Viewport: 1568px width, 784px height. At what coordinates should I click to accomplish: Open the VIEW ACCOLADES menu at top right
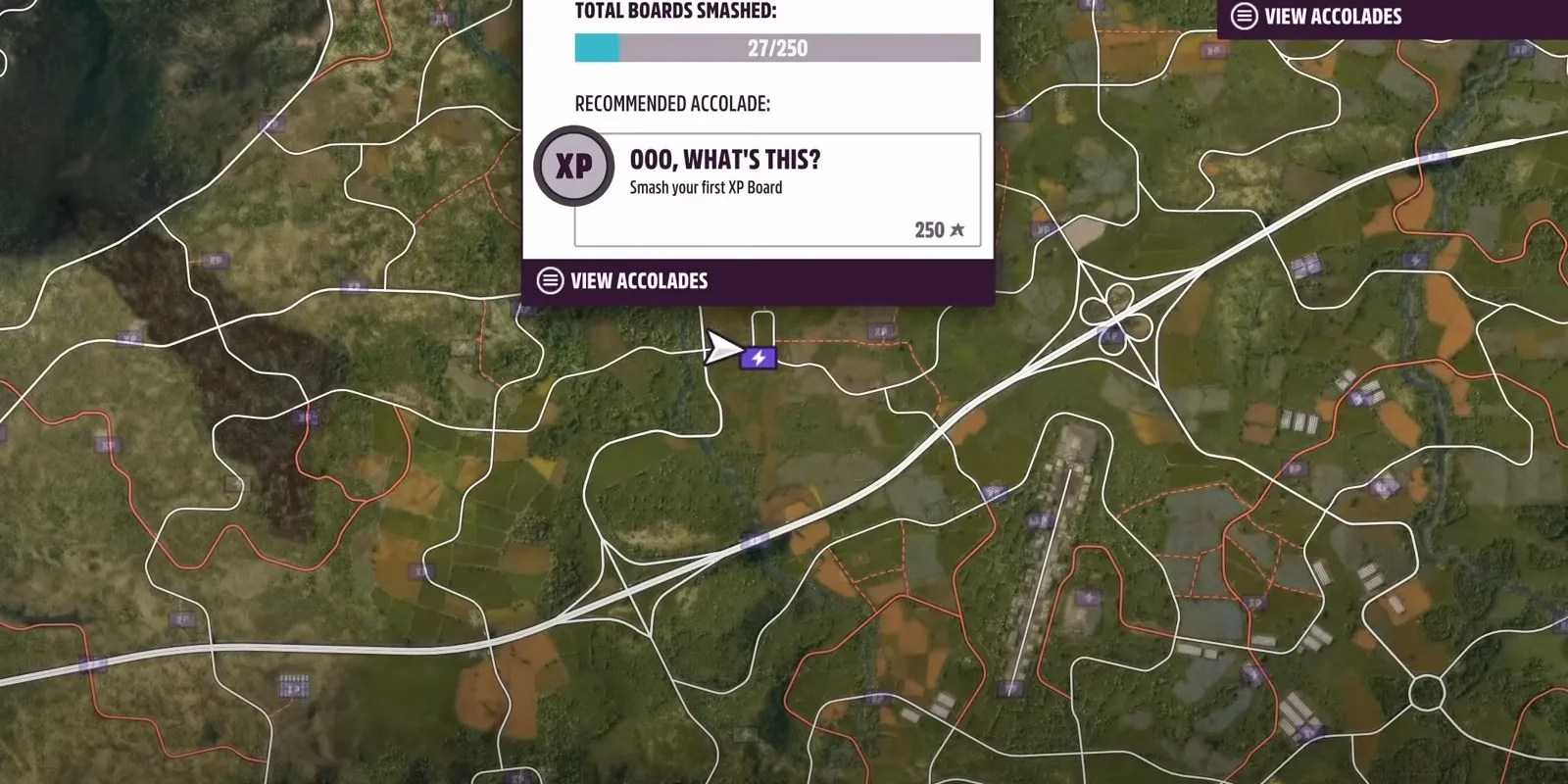1333,16
